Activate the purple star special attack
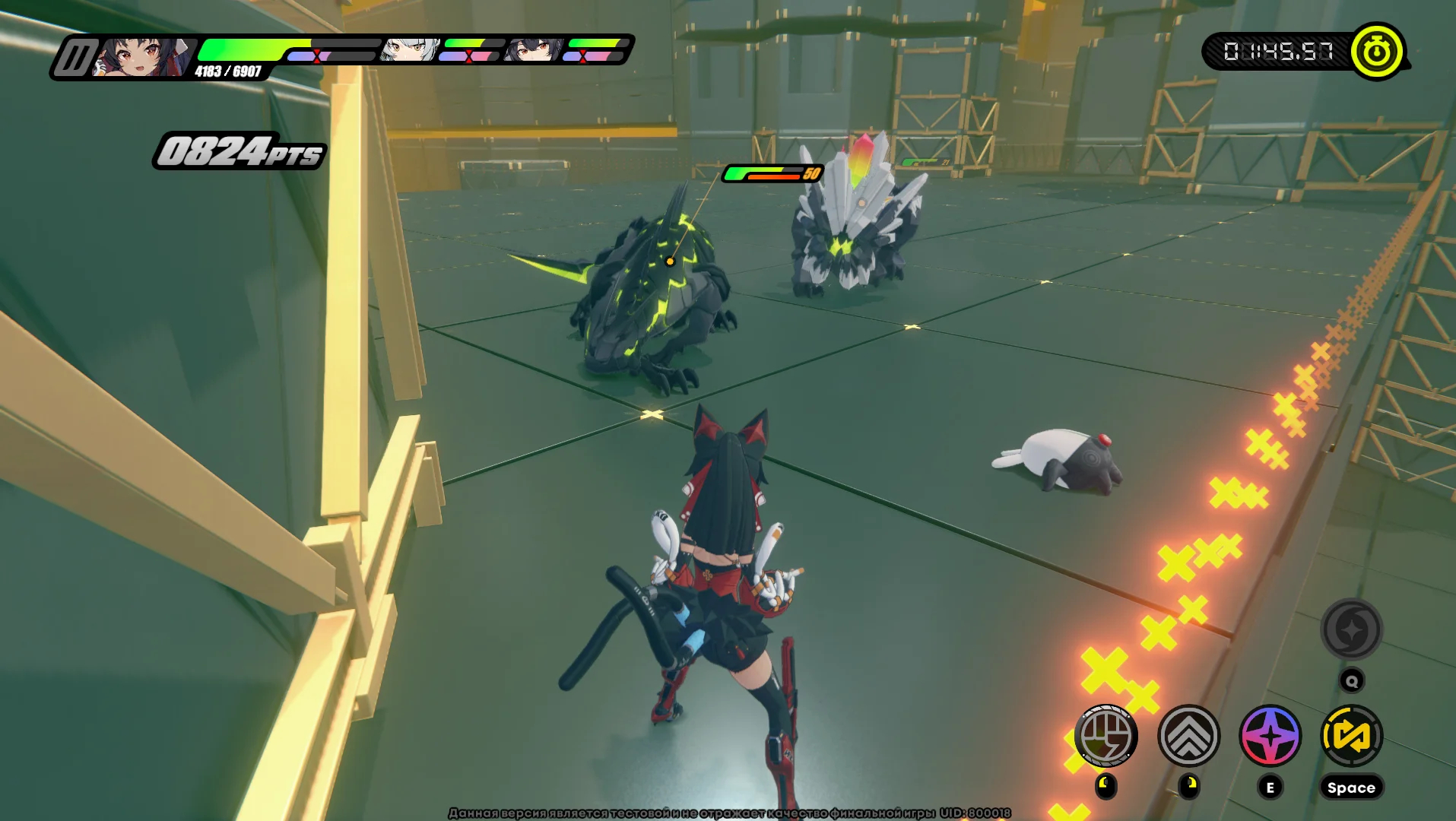1456x821 pixels. pyautogui.click(x=1270, y=735)
